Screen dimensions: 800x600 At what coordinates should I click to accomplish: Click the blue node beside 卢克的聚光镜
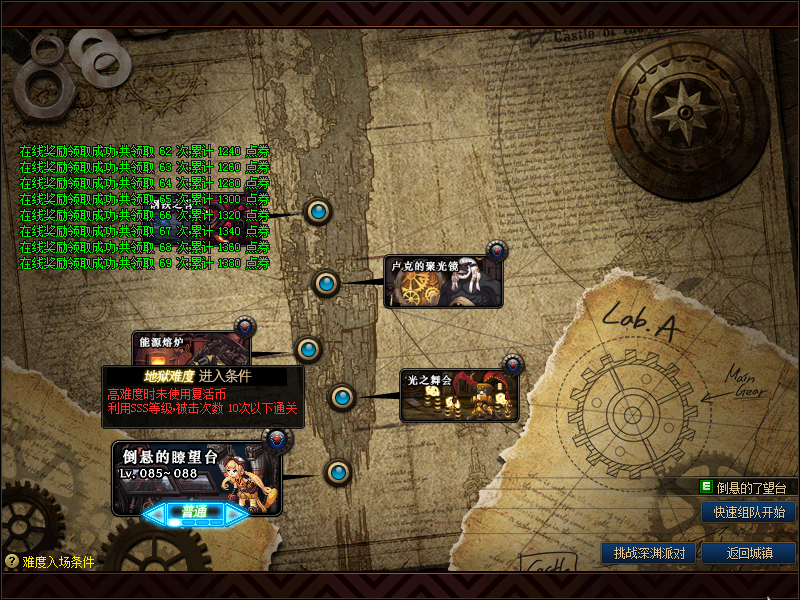pyautogui.click(x=325, y=283)
